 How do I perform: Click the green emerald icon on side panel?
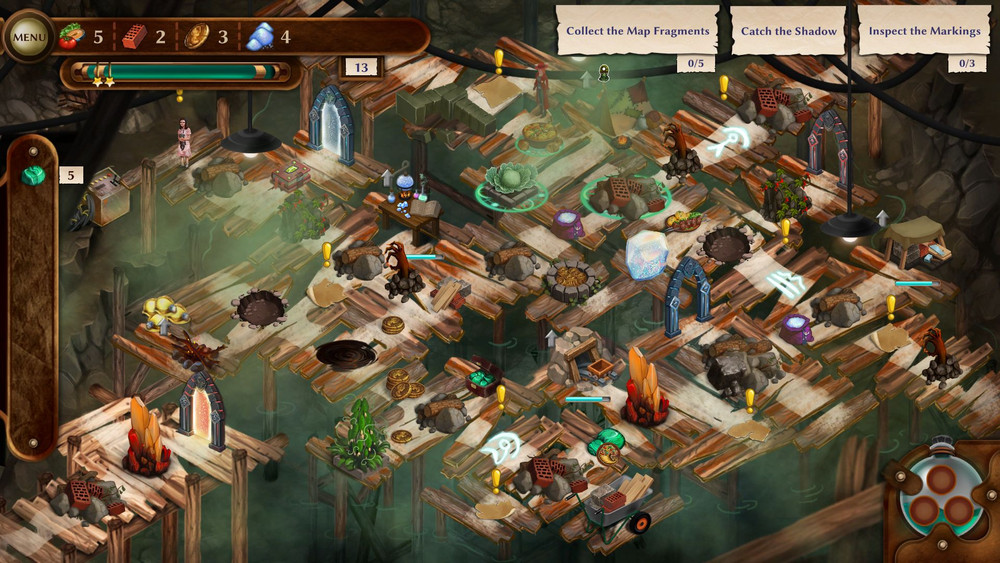34,176
